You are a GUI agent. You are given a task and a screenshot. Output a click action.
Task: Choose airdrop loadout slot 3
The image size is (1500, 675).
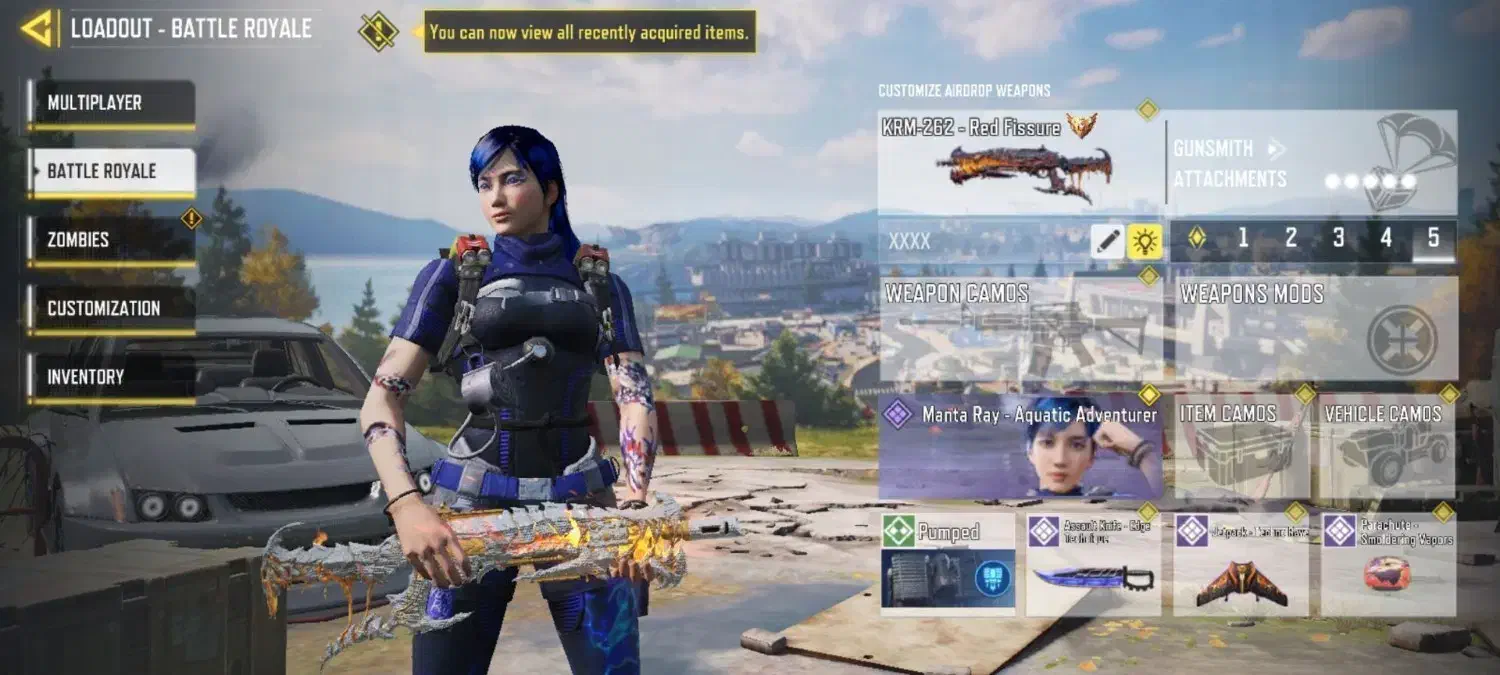point(1338,239)
